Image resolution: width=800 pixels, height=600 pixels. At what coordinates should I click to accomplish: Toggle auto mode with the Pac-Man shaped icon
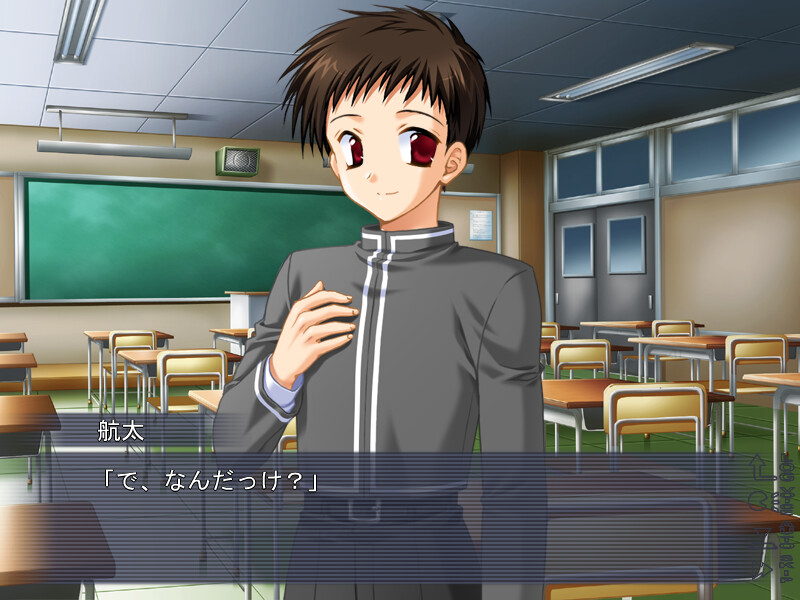(759, 500)
